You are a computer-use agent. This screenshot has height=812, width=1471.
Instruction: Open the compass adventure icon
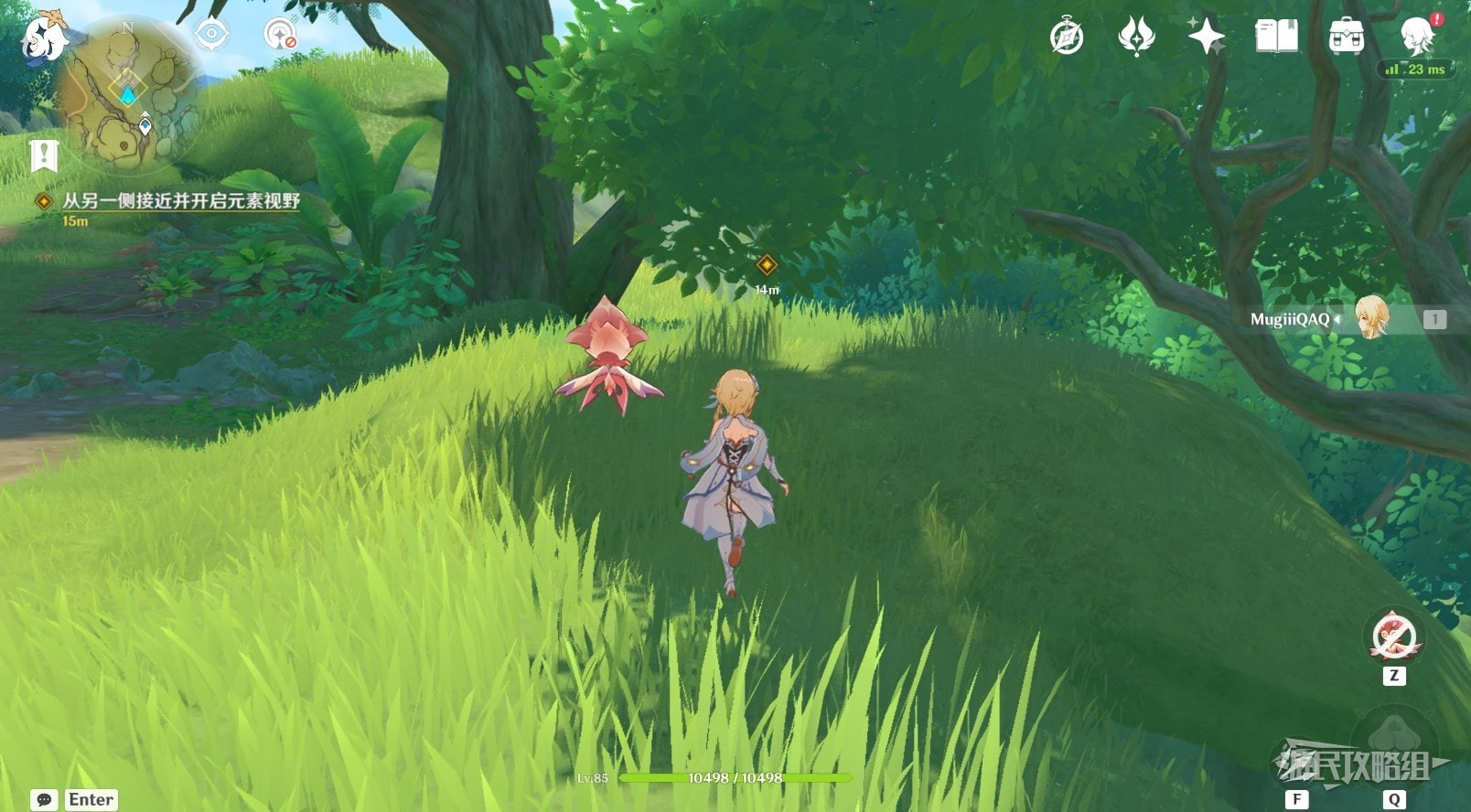[1067, 37]
